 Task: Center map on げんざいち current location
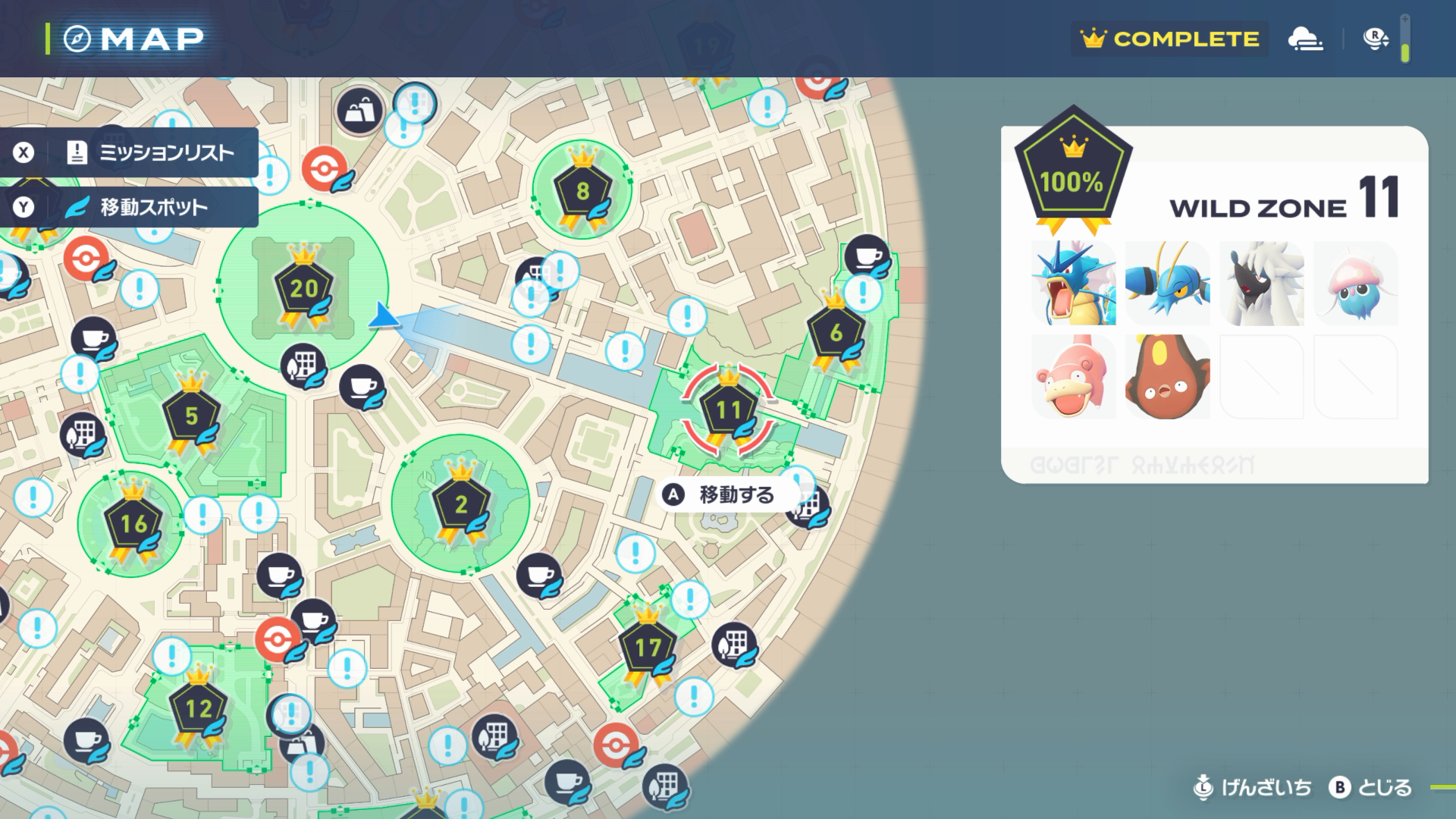(1252, 788)
